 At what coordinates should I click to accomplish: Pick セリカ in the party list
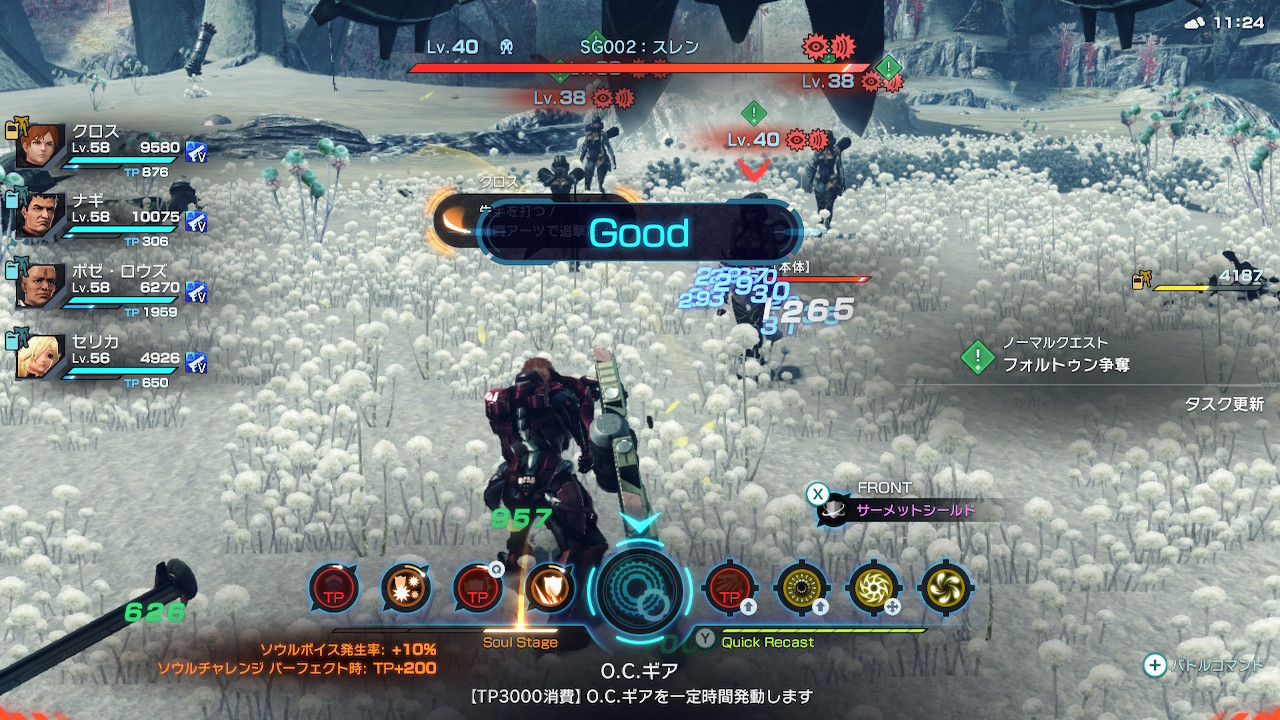click(x=41, y=357)
